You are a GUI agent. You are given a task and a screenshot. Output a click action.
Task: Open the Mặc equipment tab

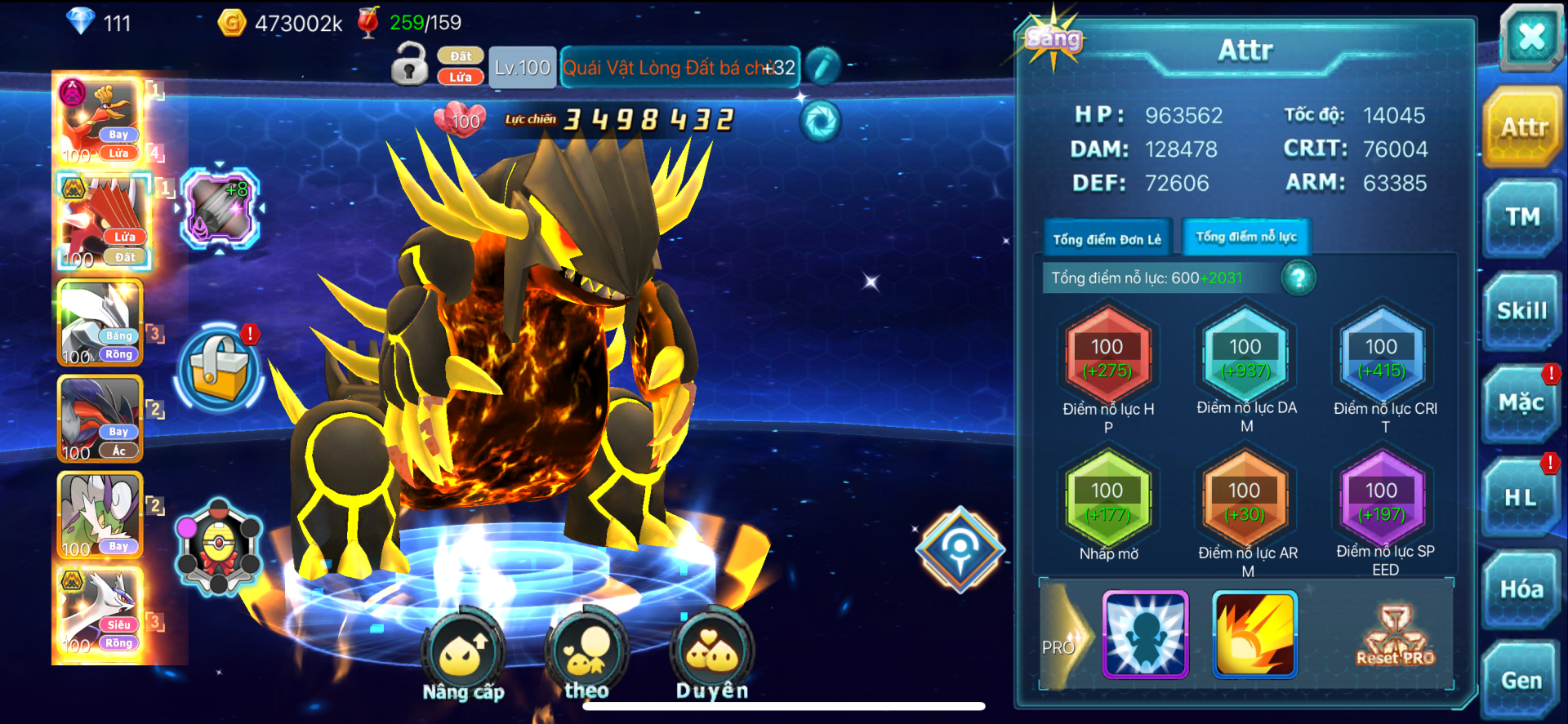pyautogui.click(x=1522, y=403)
